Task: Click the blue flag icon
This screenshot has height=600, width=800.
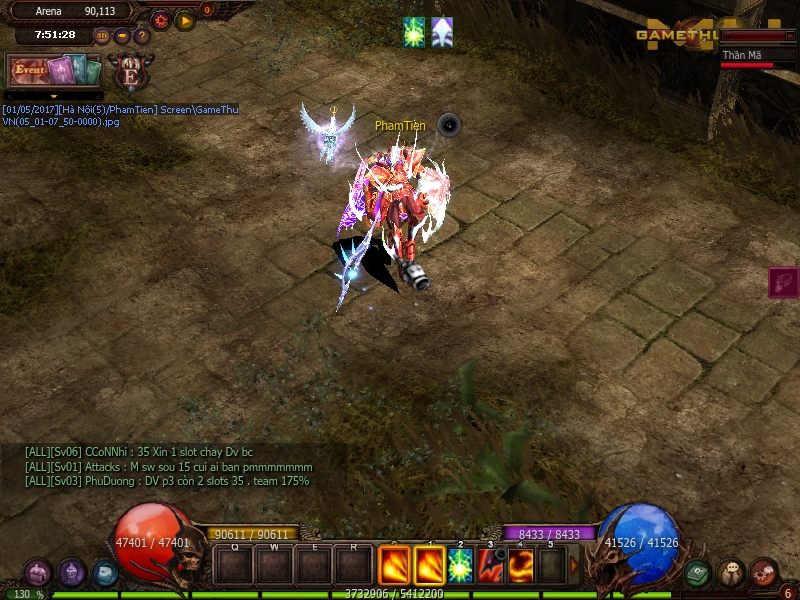Action: [105, 573]
